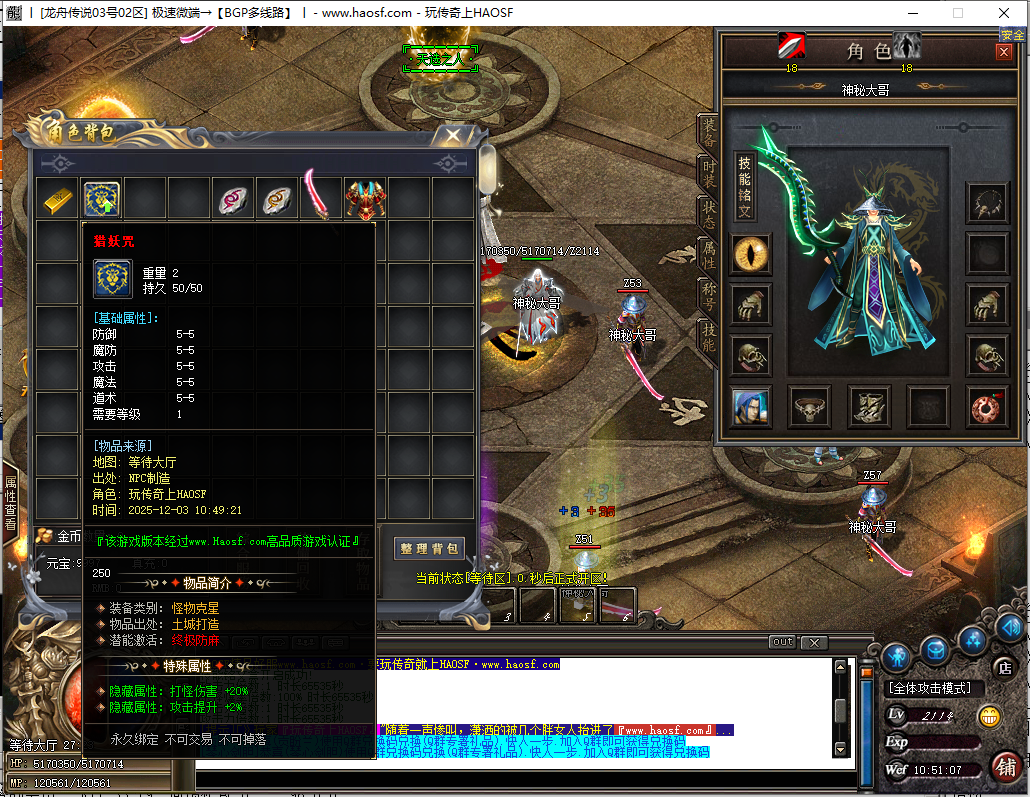Close the 角色 character panel
This screenshot has width=1030, height=797.
tap(1003, 52)
